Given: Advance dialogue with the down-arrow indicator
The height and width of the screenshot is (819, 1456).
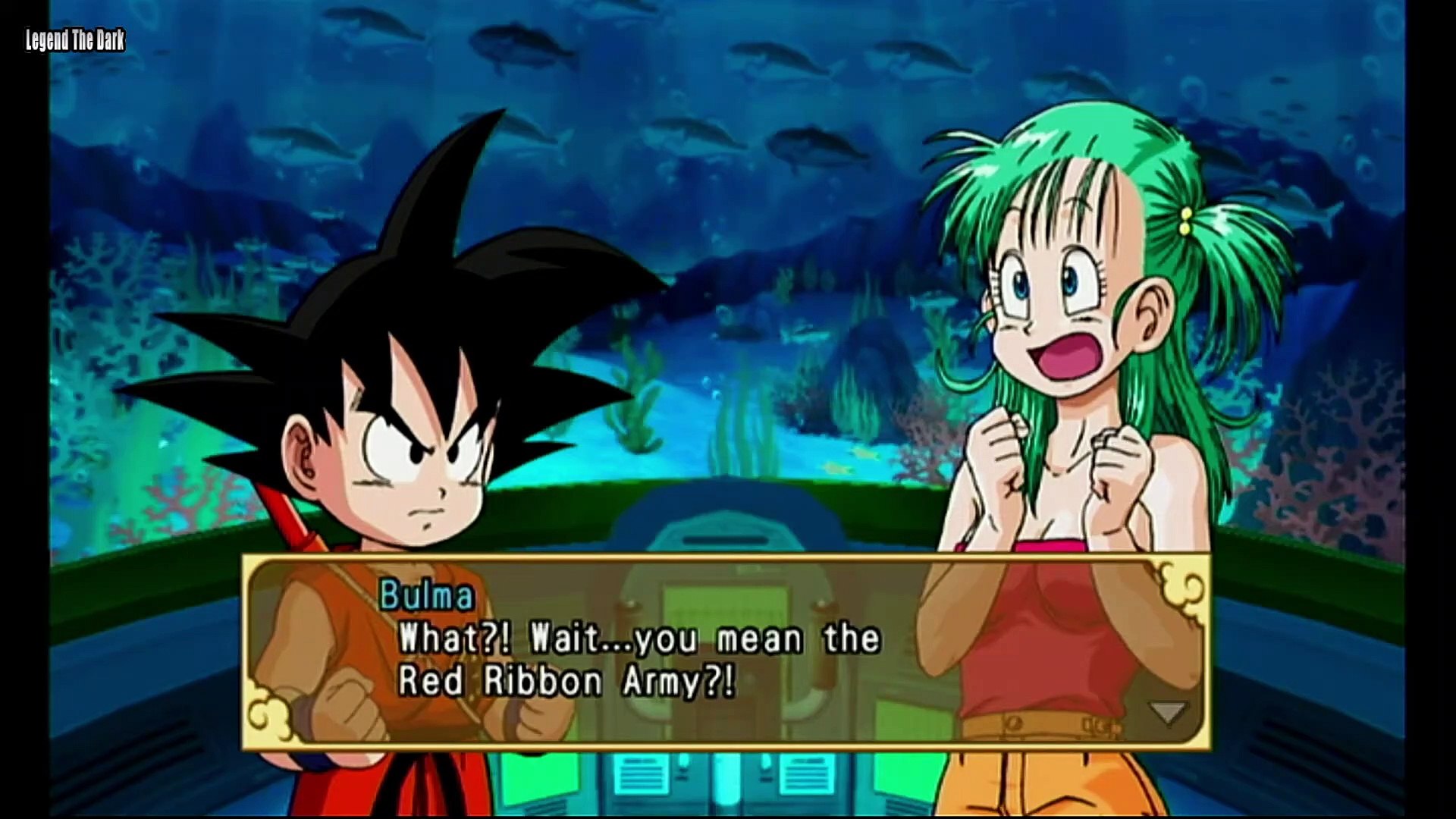Looking at the screenshot, I should 1167,712.
